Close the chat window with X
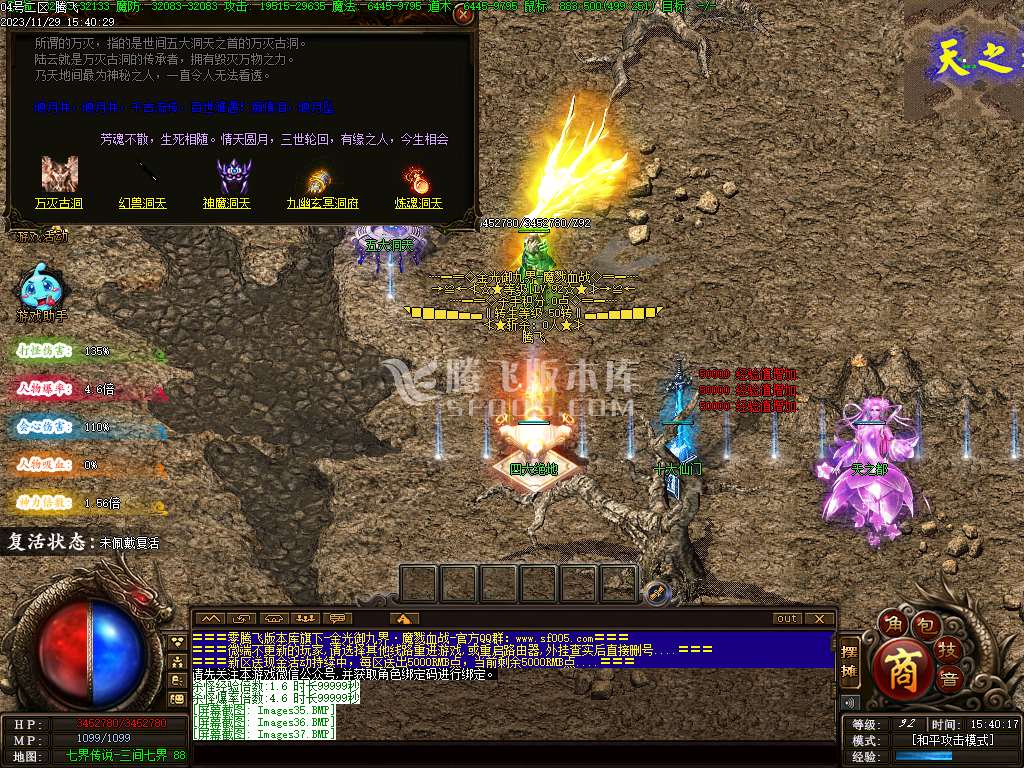1024x768 pixels. click(820, 618)
